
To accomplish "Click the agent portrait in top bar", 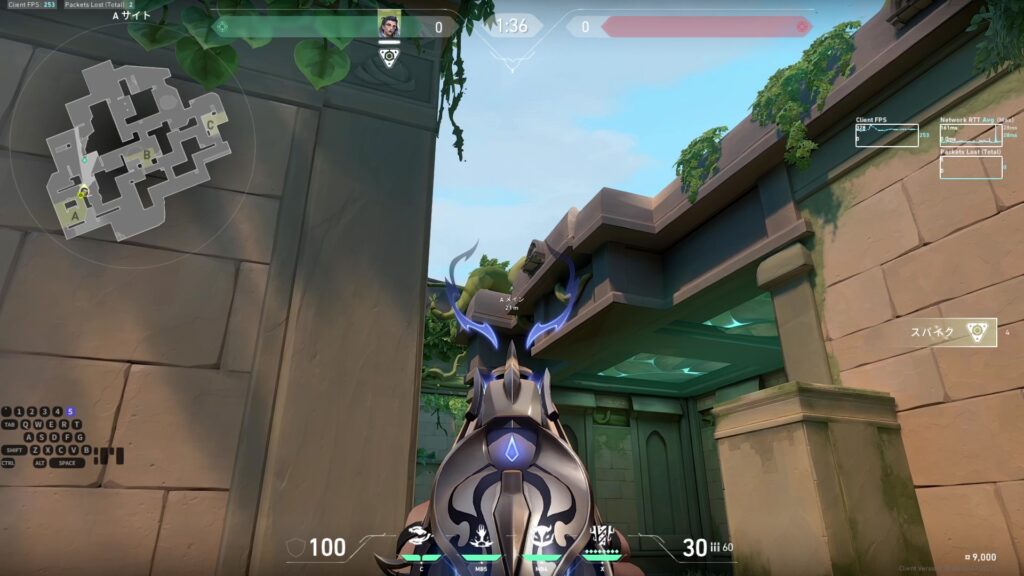I will click(389, 25).
